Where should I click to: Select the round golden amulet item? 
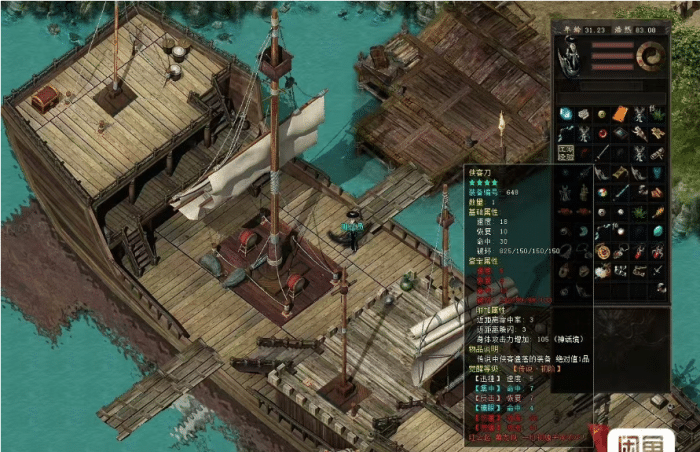click(602, 252)
